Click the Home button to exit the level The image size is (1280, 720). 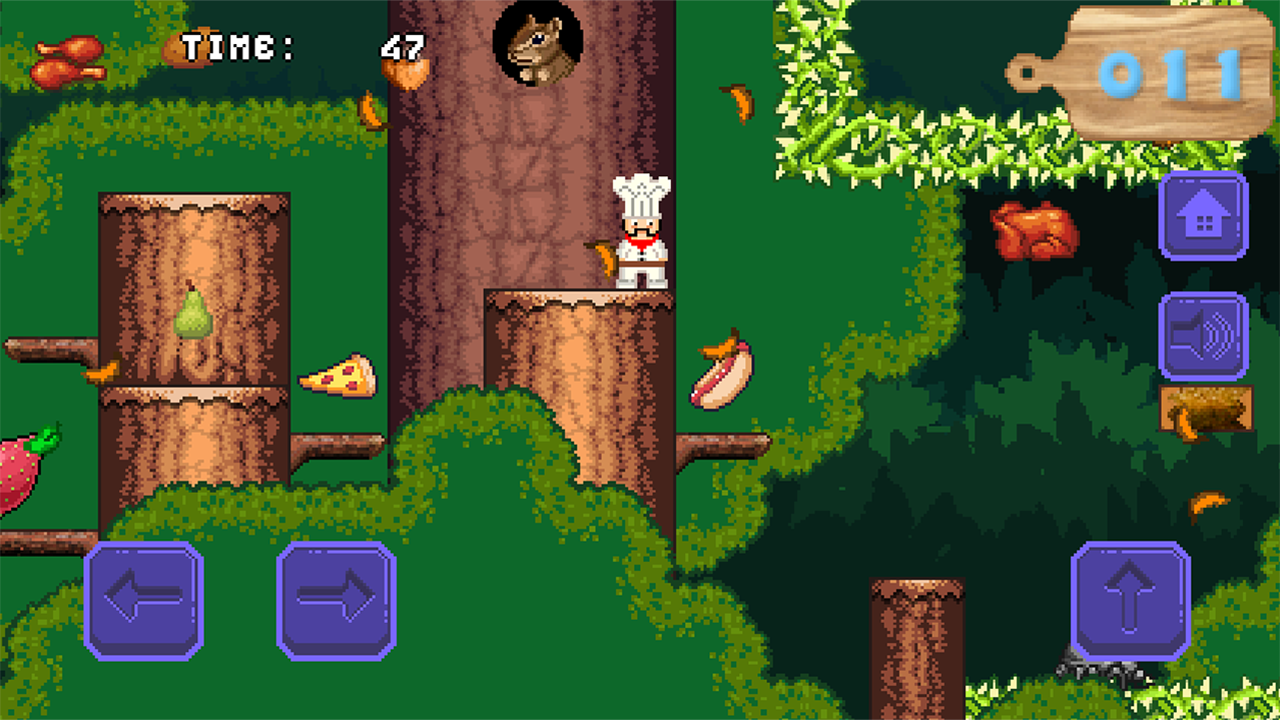coord(1204,215)
